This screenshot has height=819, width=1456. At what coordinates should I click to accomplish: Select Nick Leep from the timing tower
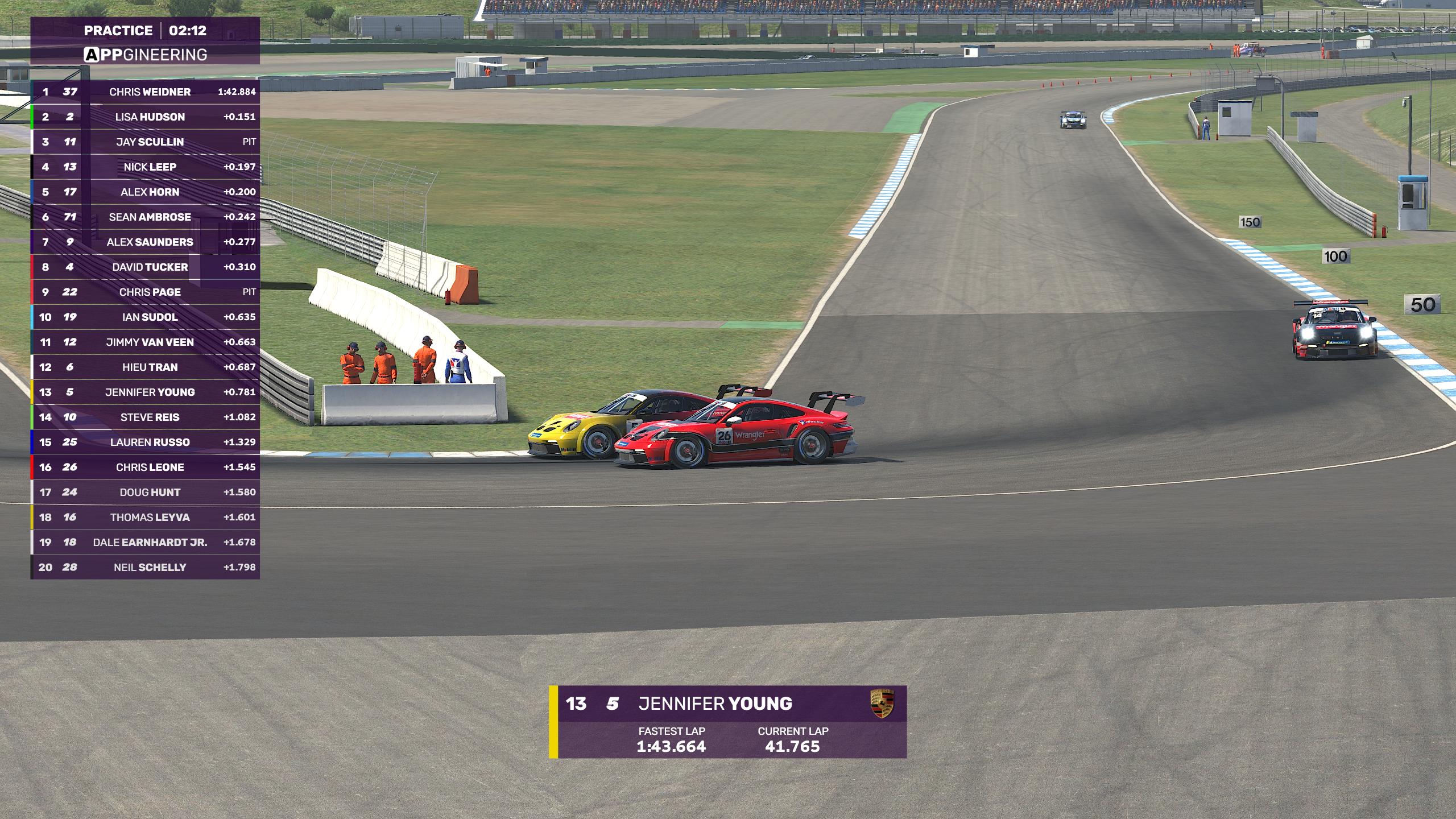pos(150,167)
